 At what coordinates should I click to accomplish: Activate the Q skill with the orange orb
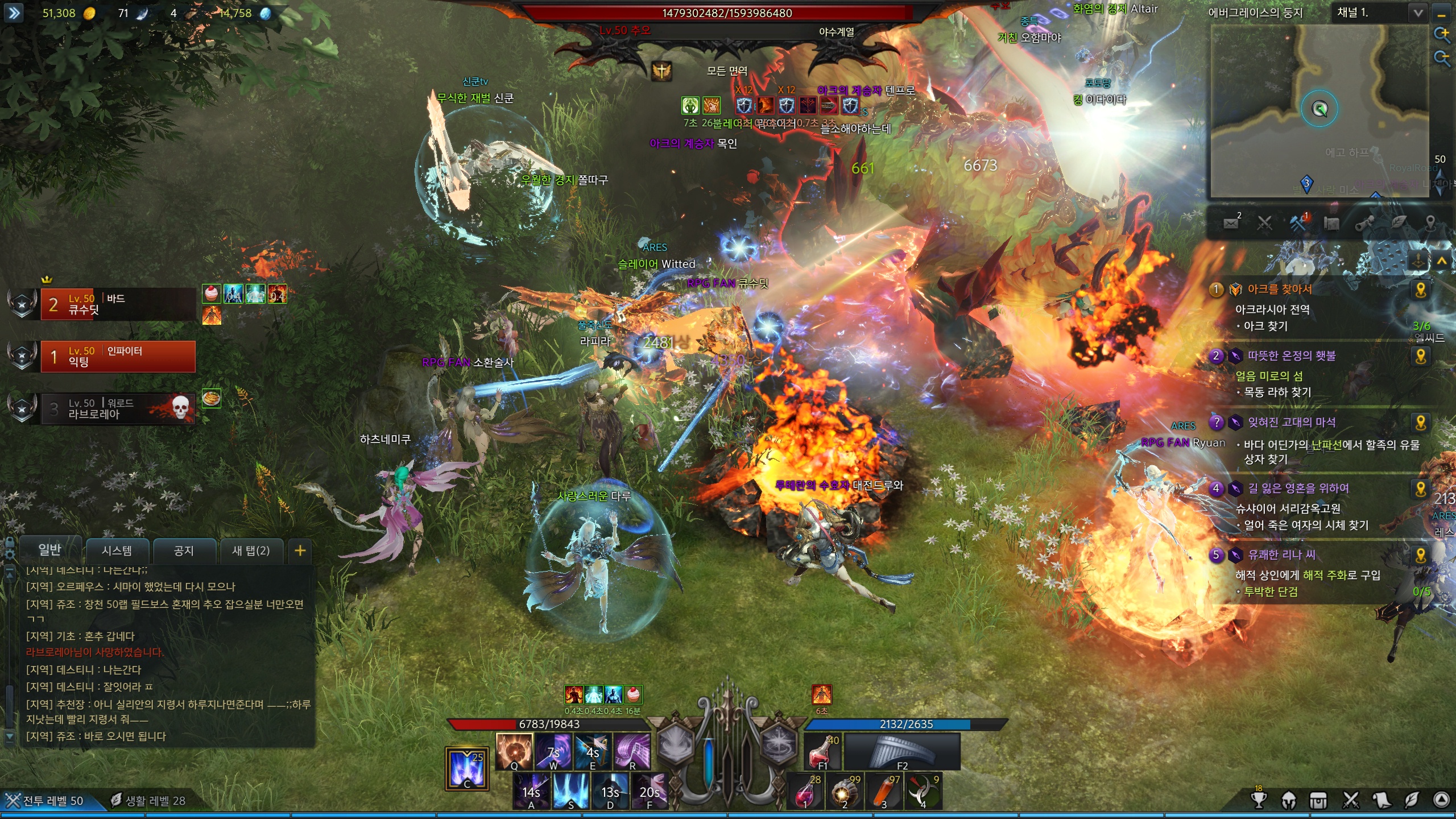pos(514,751)
